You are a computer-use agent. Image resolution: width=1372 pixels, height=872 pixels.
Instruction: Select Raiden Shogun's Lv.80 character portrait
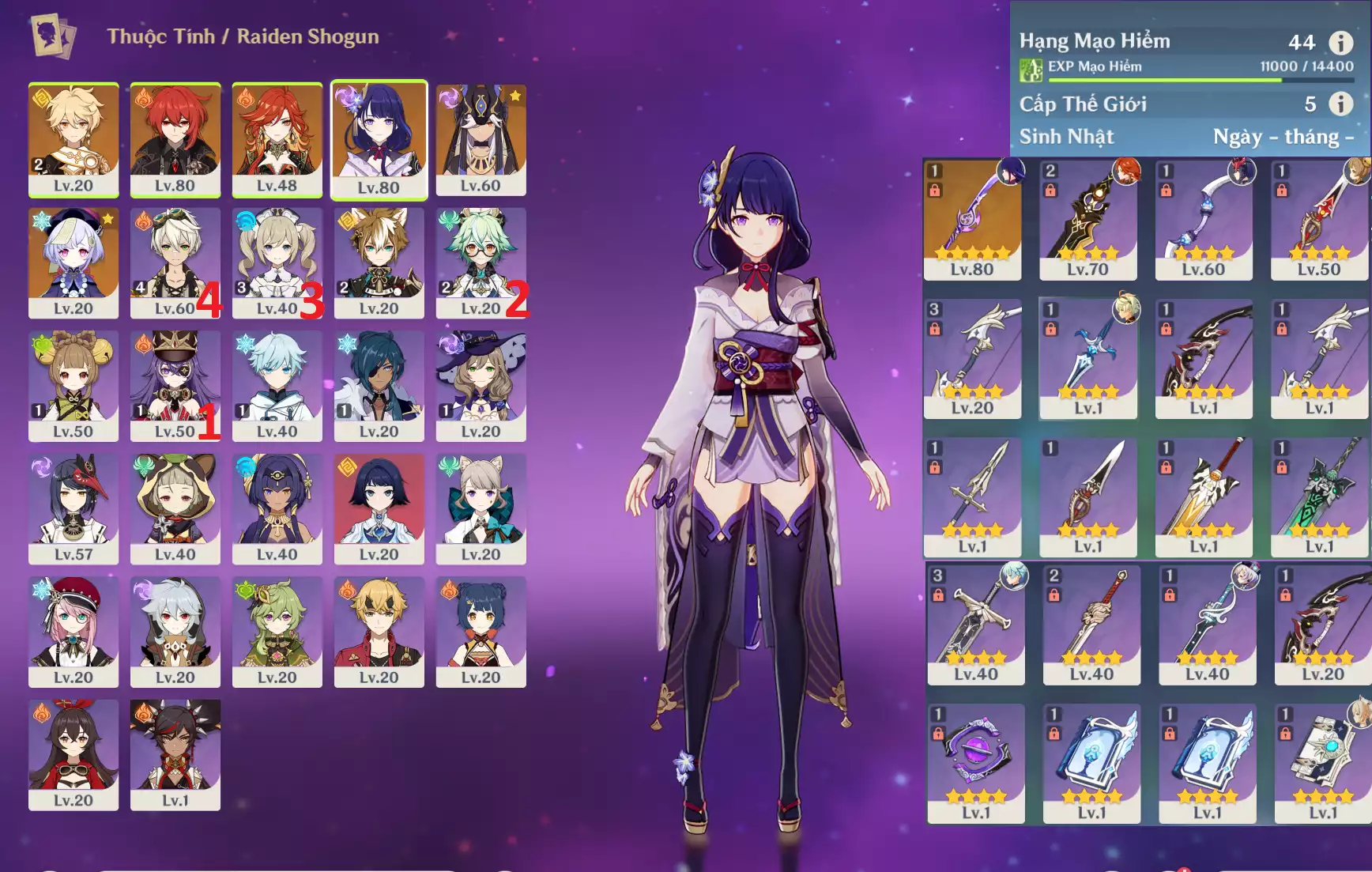click(x=379, y=138)
